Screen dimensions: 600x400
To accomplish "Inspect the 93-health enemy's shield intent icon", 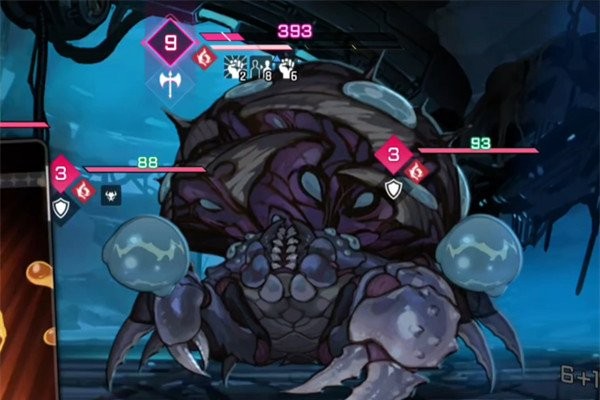I will (x=395, y=188).
